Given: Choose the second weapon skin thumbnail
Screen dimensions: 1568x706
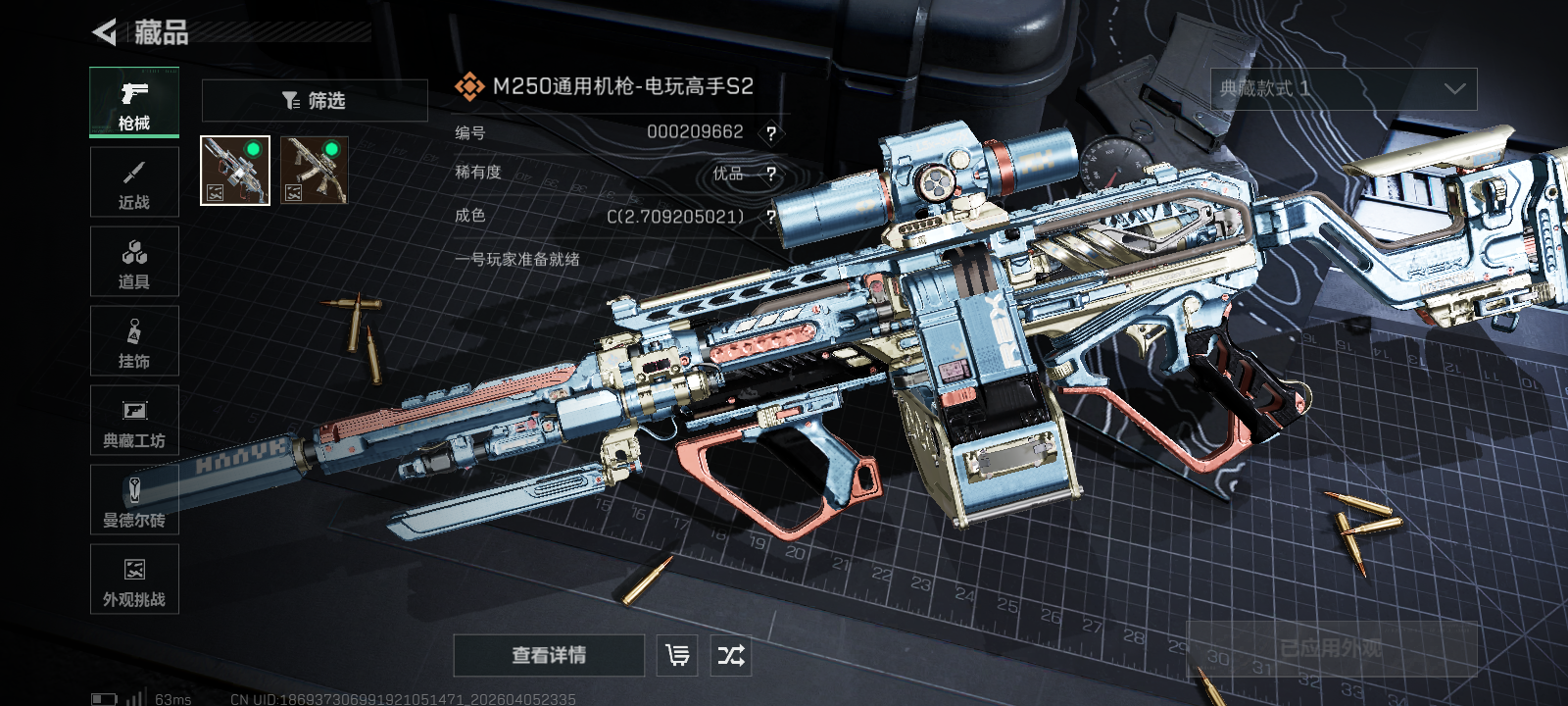Looking at the screenshot, I should pos(315,171).
